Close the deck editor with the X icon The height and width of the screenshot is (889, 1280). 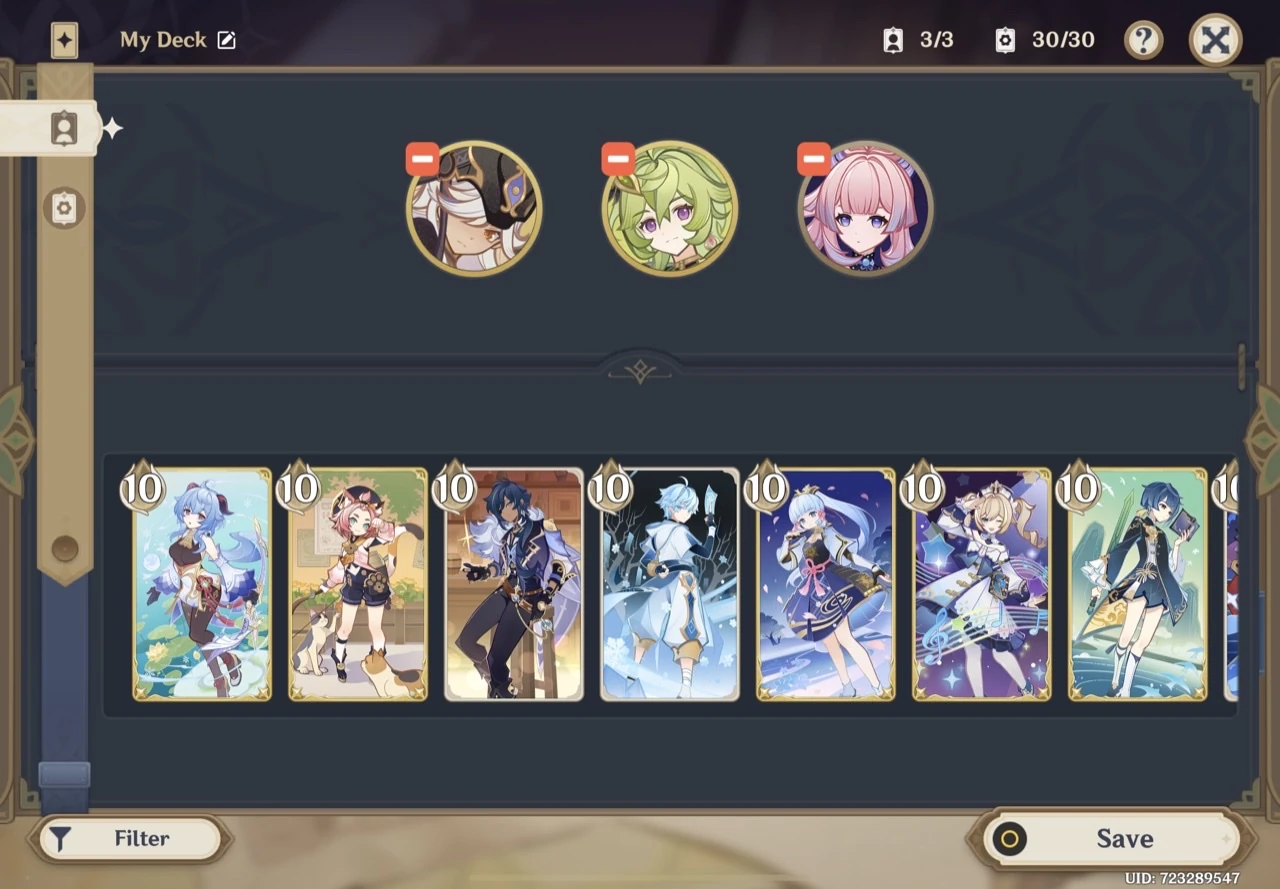tap(1215, 40)
